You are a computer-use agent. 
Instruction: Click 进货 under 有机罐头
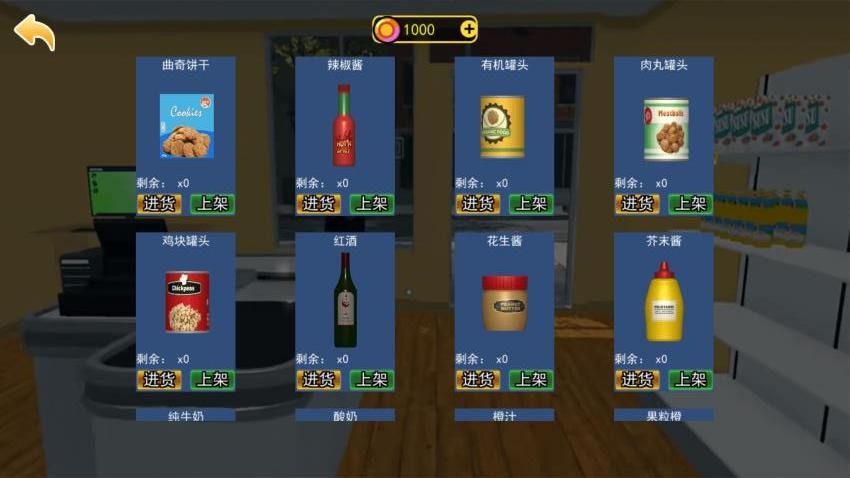[478, 204]
